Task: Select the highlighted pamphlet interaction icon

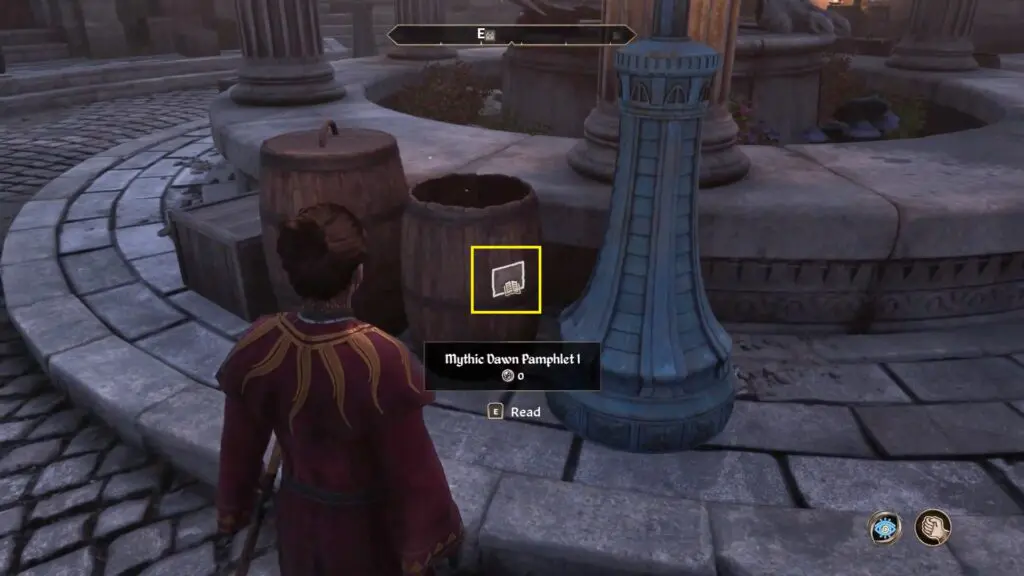Action: pyautogui.click(x=506, y=279)
